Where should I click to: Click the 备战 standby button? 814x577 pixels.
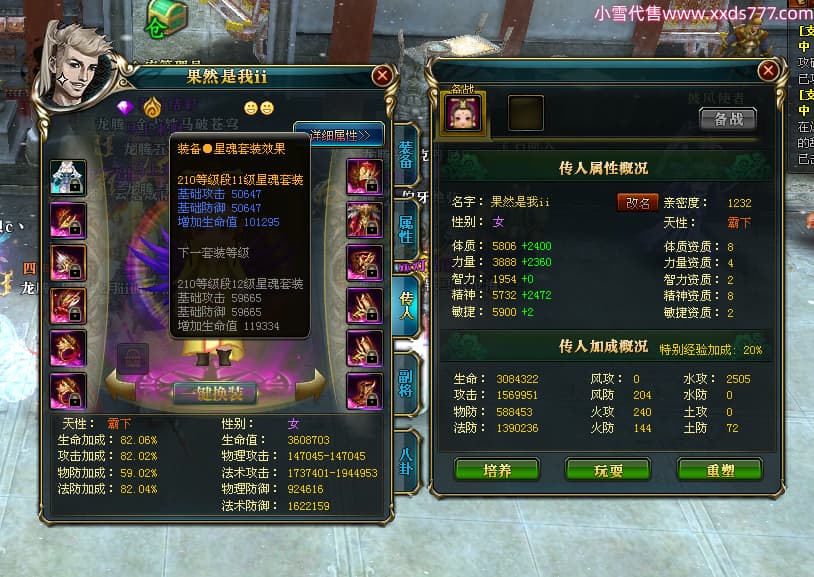pyautogui.click(x=727, y=118)
